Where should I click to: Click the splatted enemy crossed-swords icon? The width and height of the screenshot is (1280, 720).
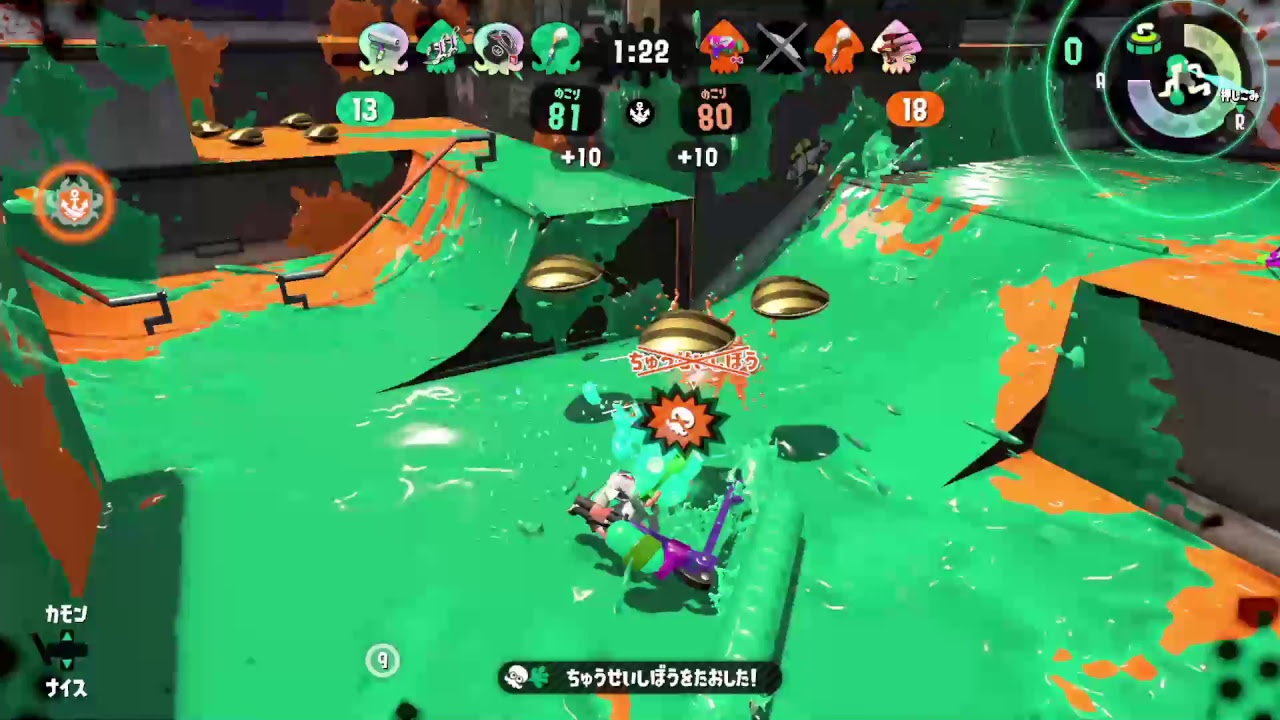pyautogui.click(x=781, y=48)
